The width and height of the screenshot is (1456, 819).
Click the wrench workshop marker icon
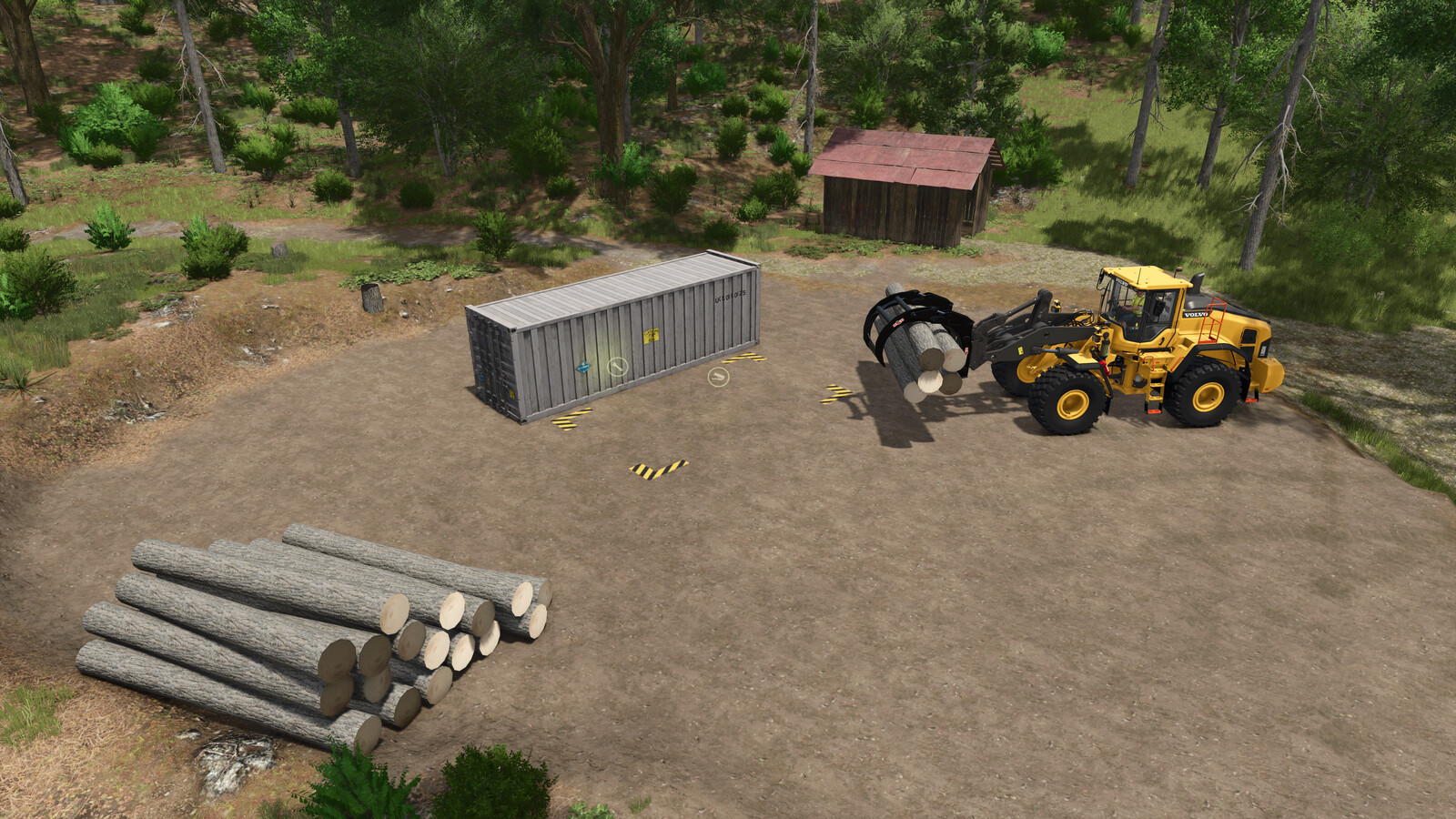pyautogui.click(x=617, y=367)
